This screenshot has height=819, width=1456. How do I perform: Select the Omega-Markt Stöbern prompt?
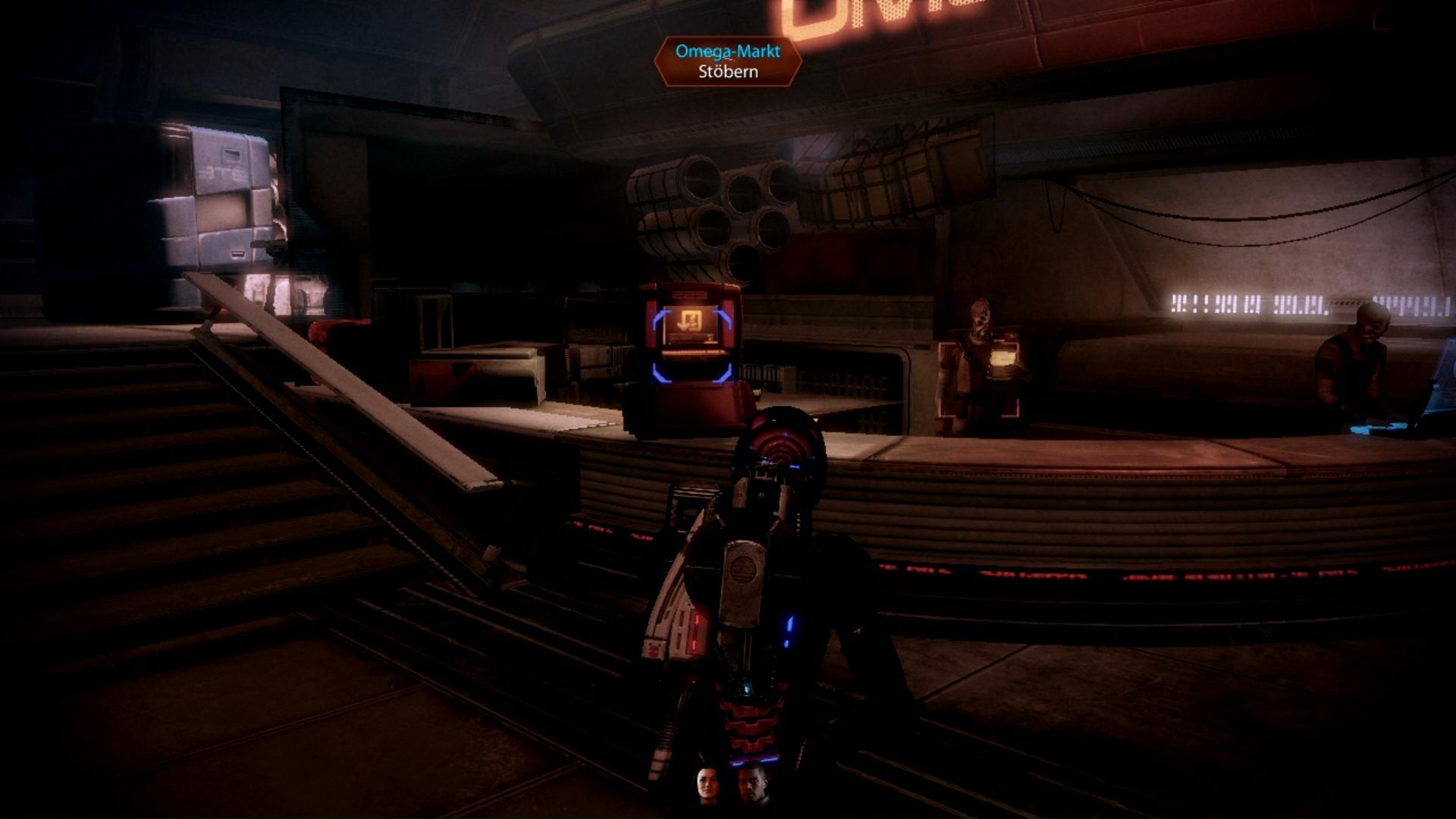point(727,61)
